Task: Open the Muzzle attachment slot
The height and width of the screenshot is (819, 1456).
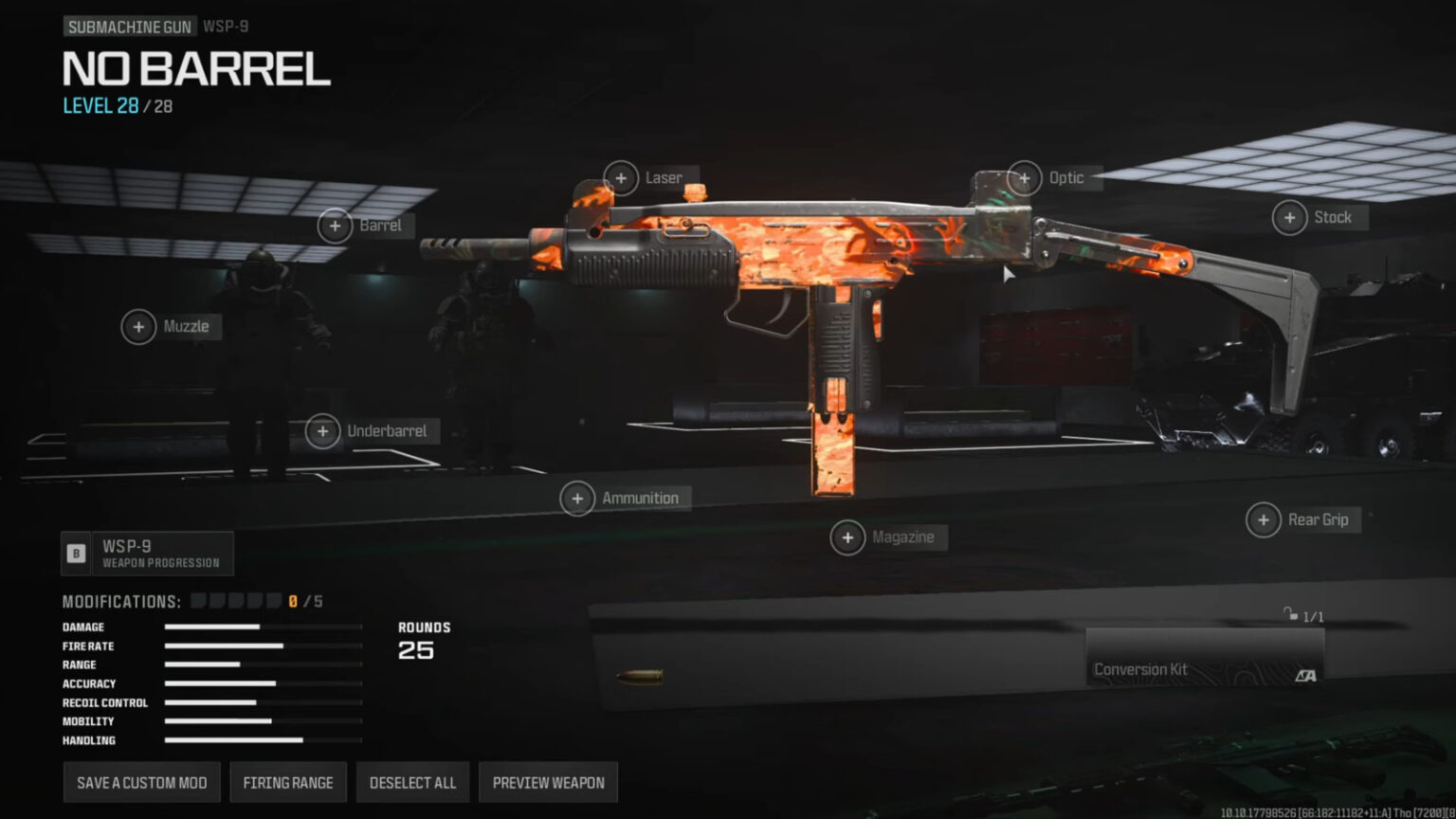Action: point(138,326)
